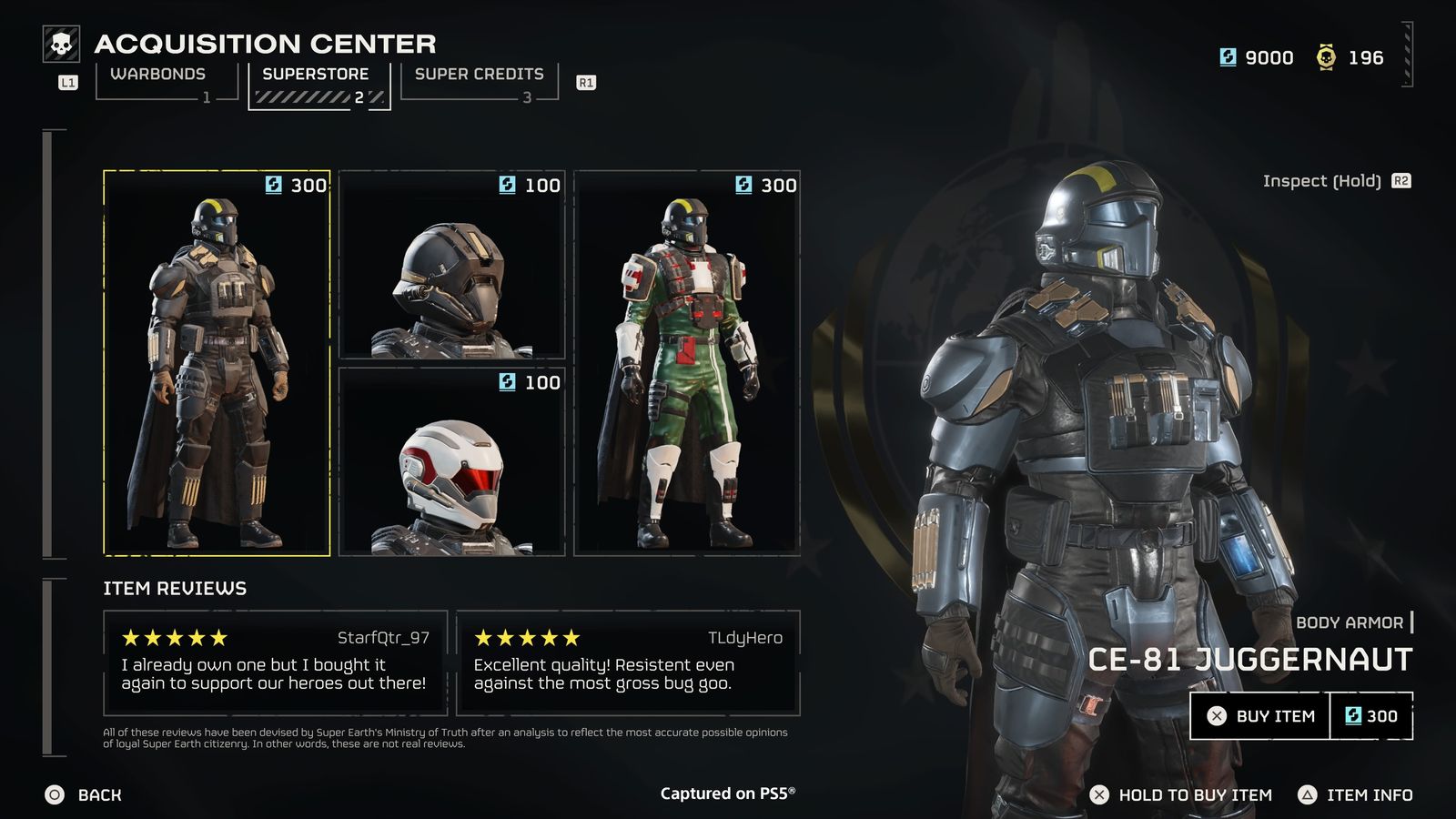Switch to the Super Credits tab
The width and height of the screenshot is (1456, 819).
pyautogui.click(x=478, y=74)
